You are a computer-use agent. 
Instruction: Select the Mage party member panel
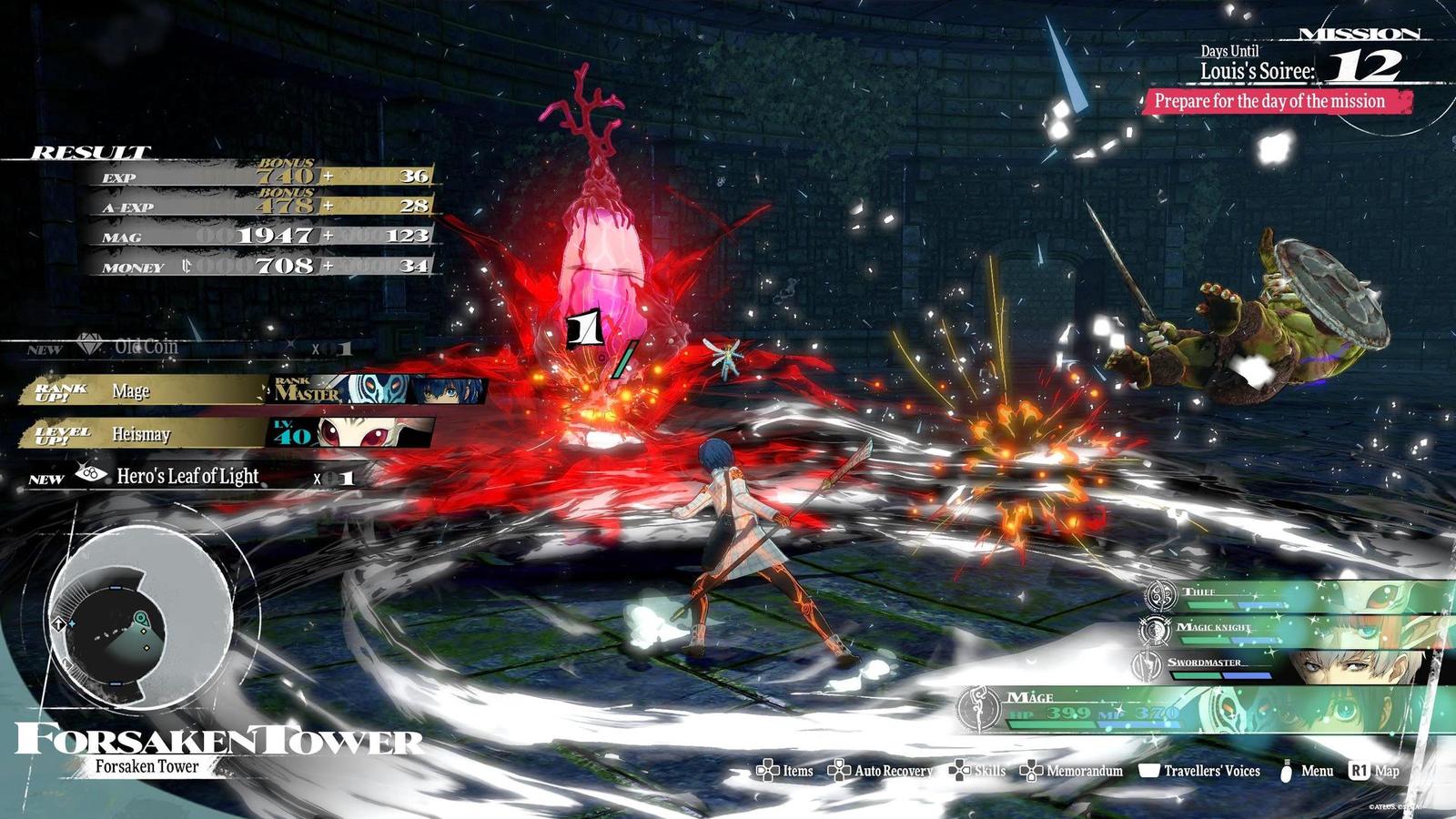1201,707
